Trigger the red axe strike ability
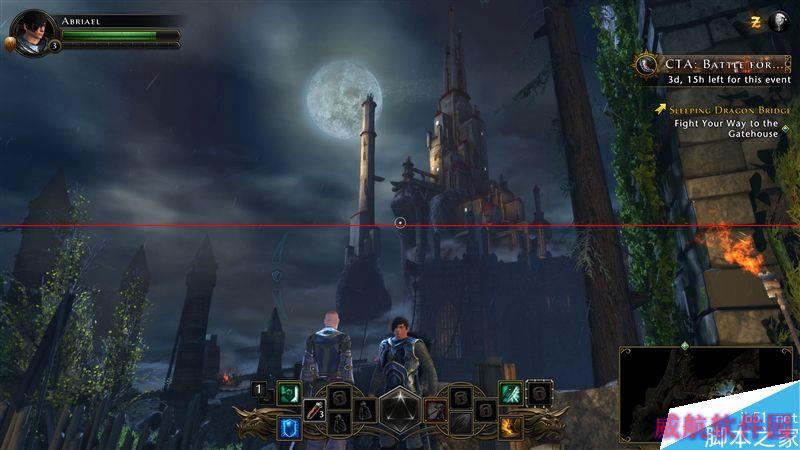Viewport: 800px width, 450px height. 436,410
